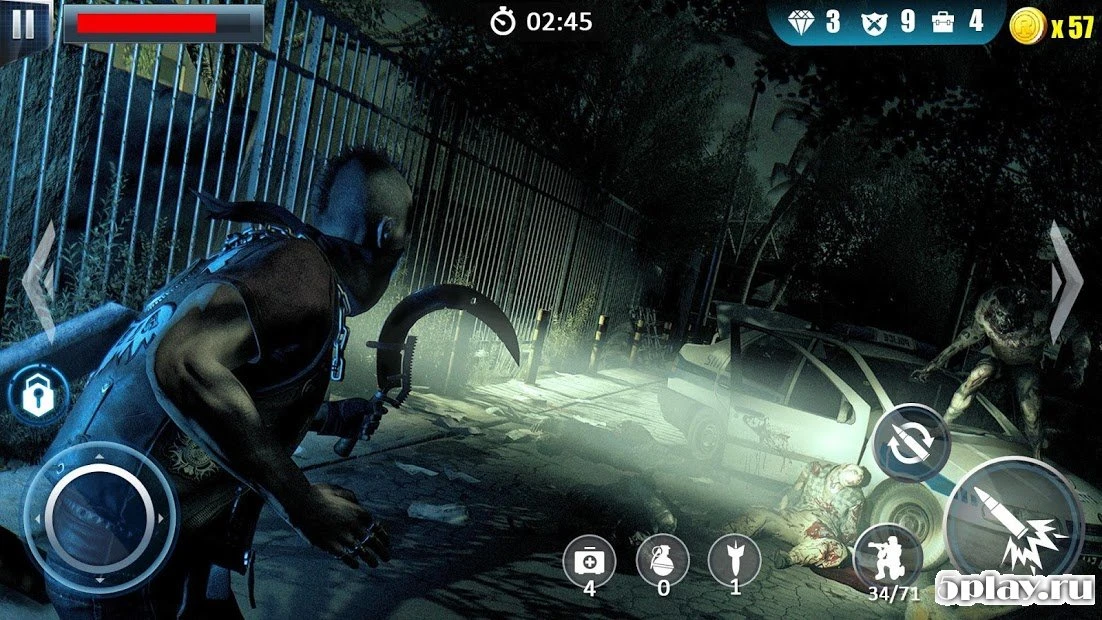Tap the virtual movement joystick
The height and width of the screenshot is (620, 1102).
click(99, 518)
